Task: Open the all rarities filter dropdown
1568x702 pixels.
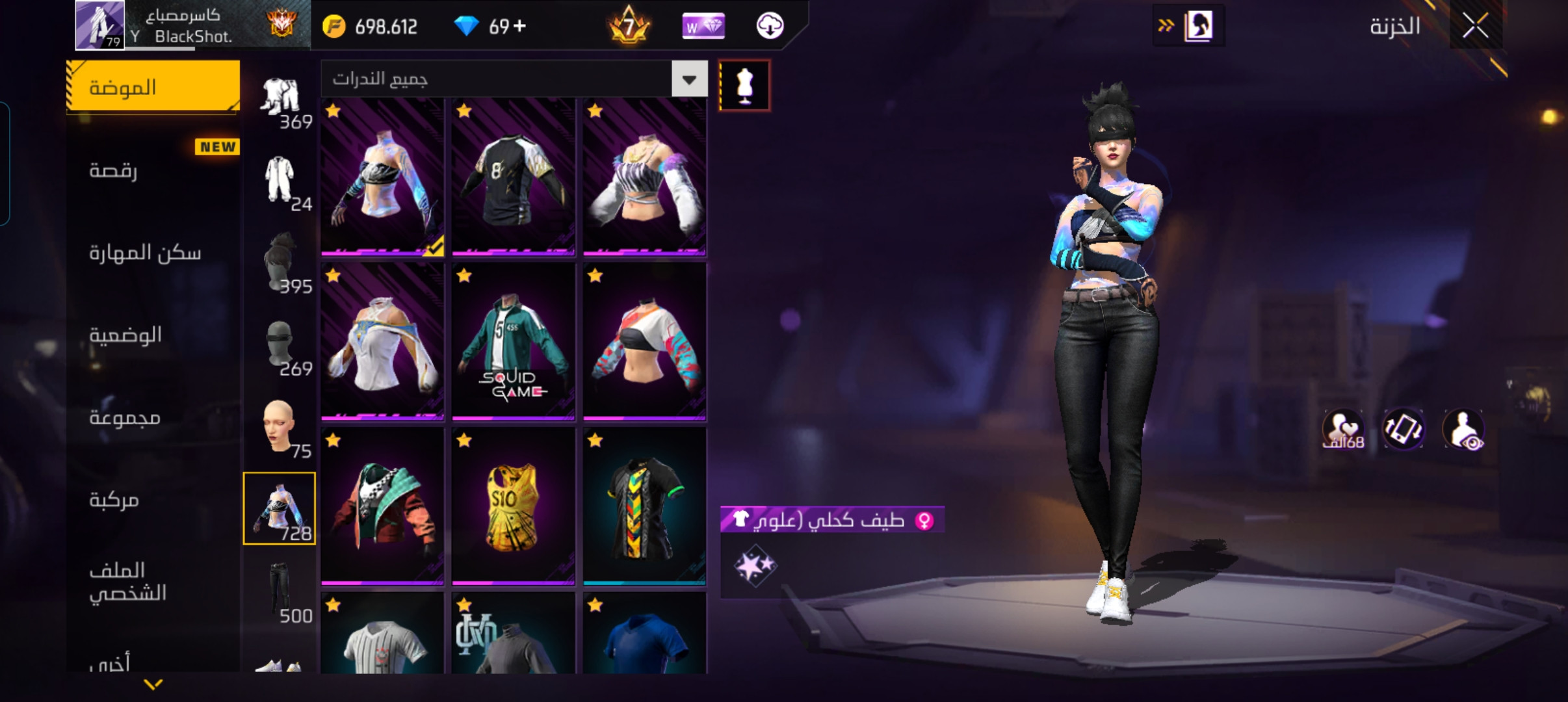Action: [689, 79]
